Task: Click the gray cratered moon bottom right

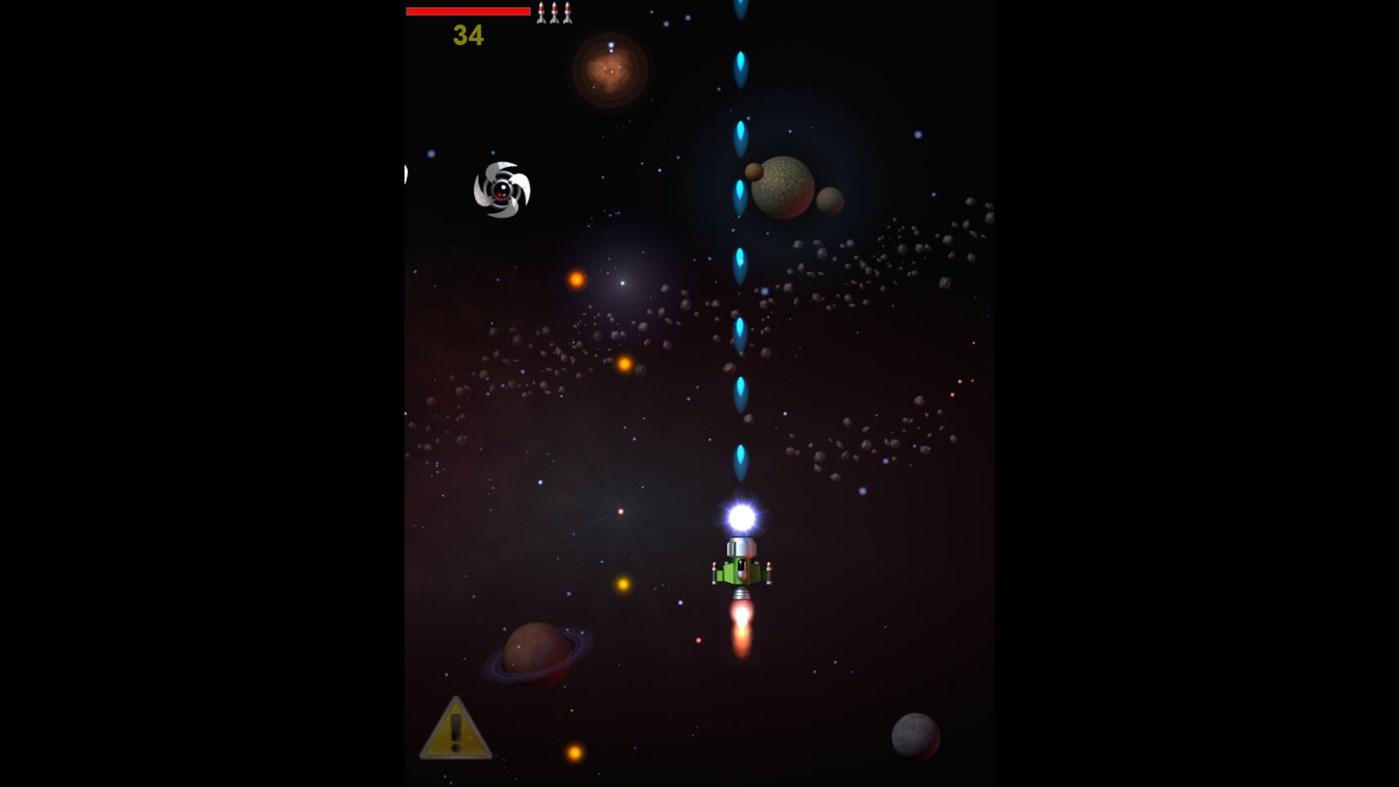Action: [x=915, y=738]
